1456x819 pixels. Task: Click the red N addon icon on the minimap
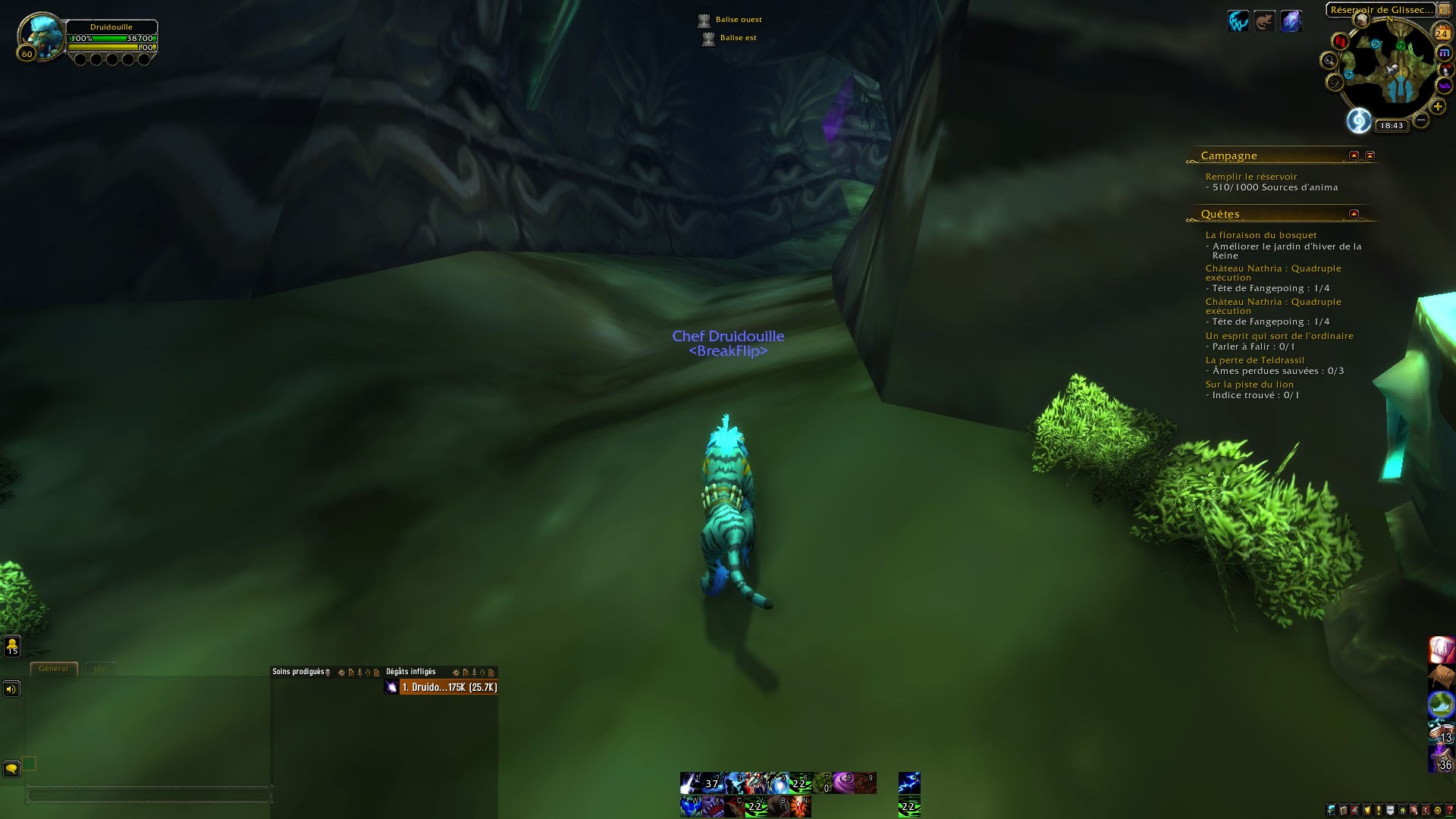(1340, 42)
